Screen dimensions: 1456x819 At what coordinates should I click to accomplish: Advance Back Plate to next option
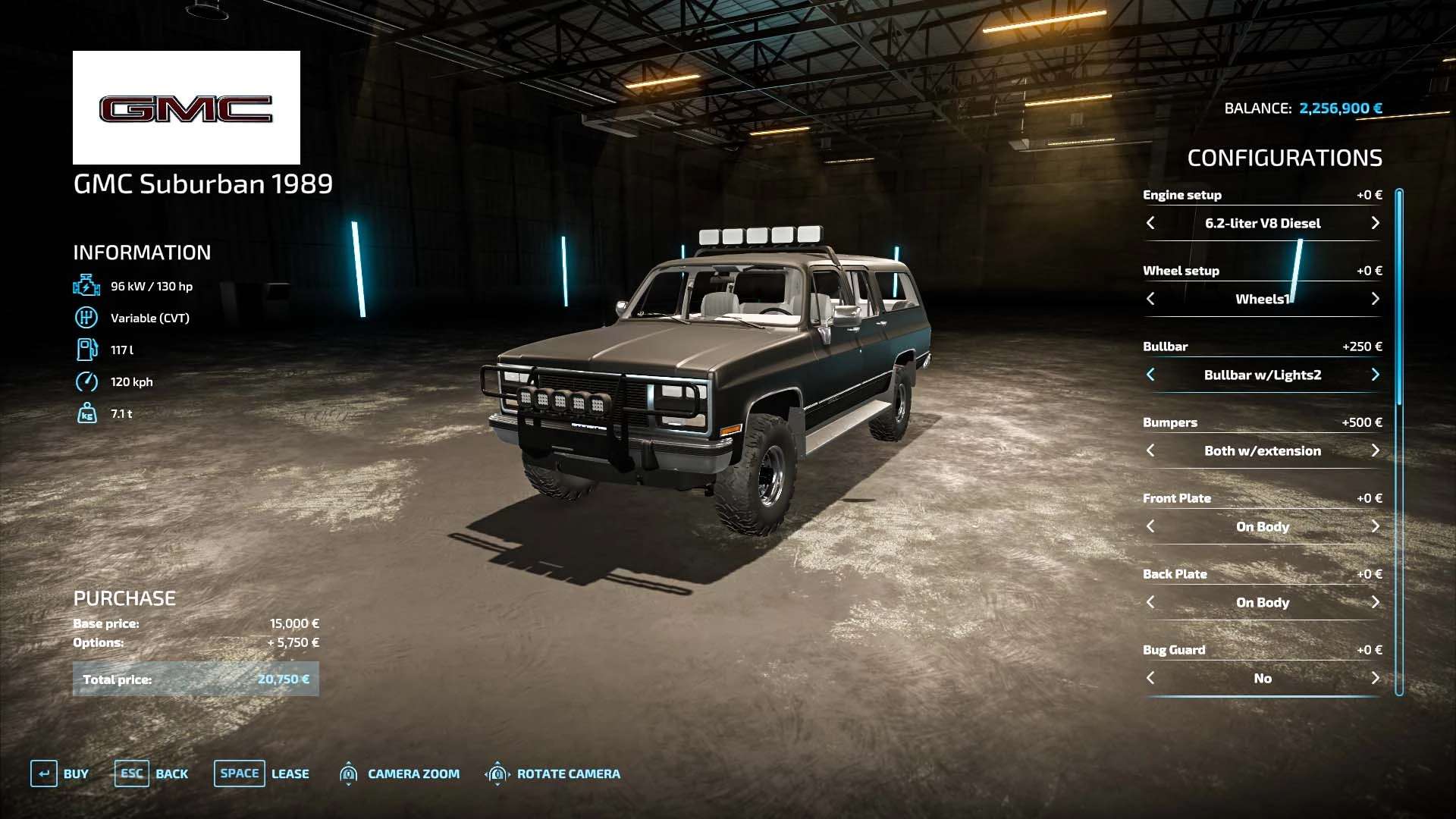(x=1375, y=602)
